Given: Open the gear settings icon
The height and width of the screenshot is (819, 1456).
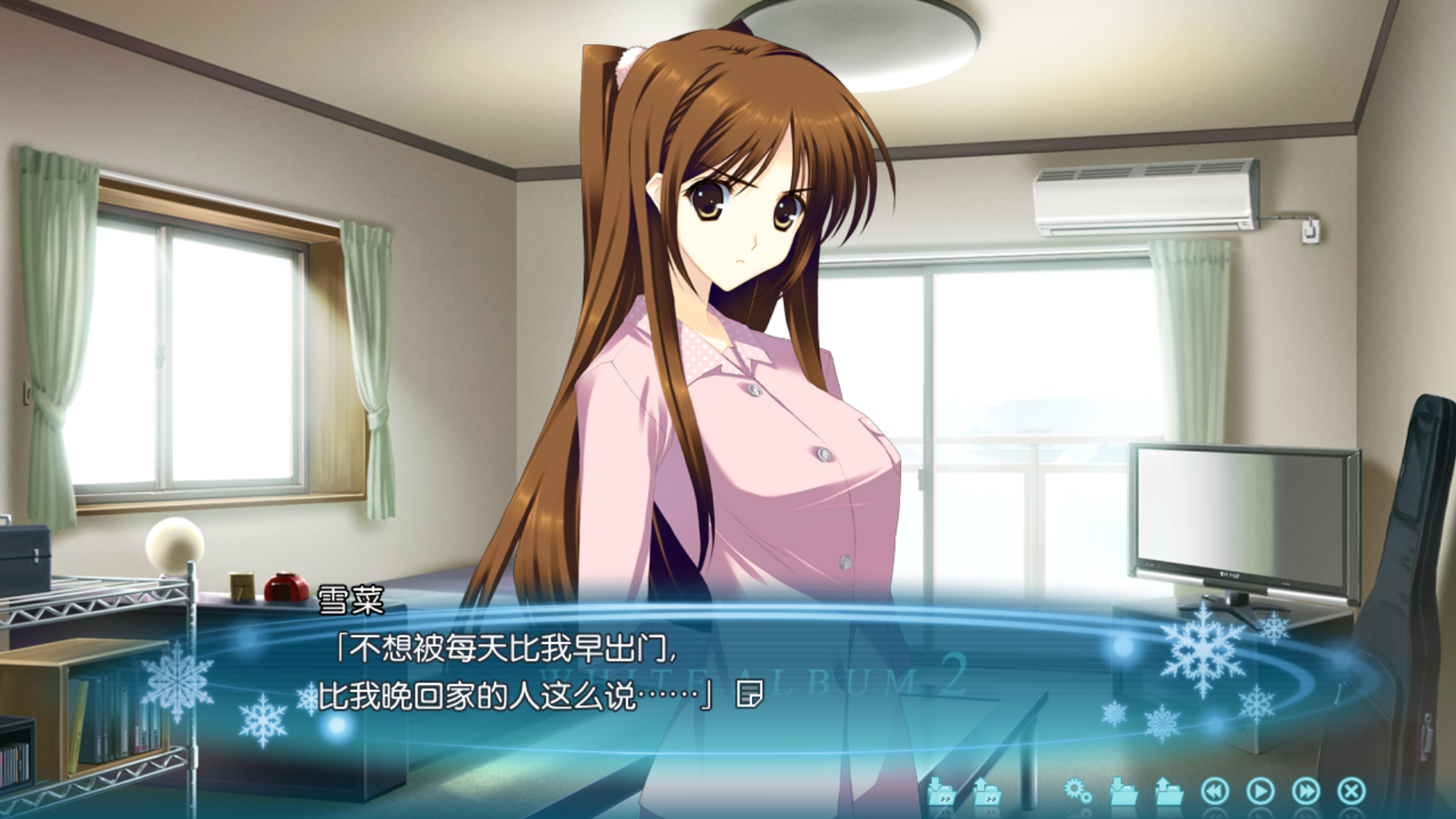Looking at the screenshot, I should (x=1078, y=791).
